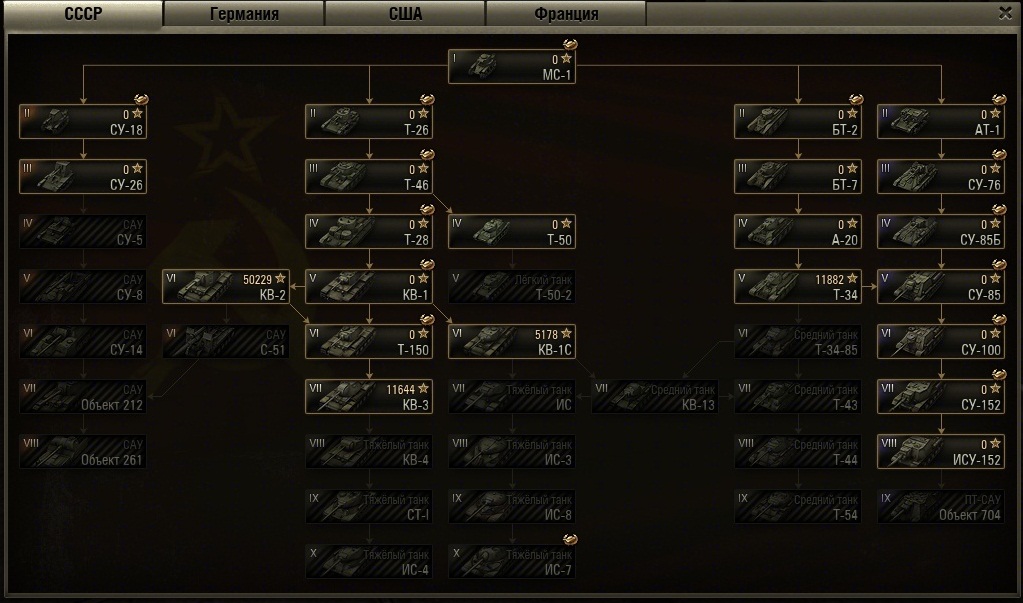Click the ИСУ-152 tank destroyer node
This screenshot has height=603, width=1023.
tap(941, 451)
